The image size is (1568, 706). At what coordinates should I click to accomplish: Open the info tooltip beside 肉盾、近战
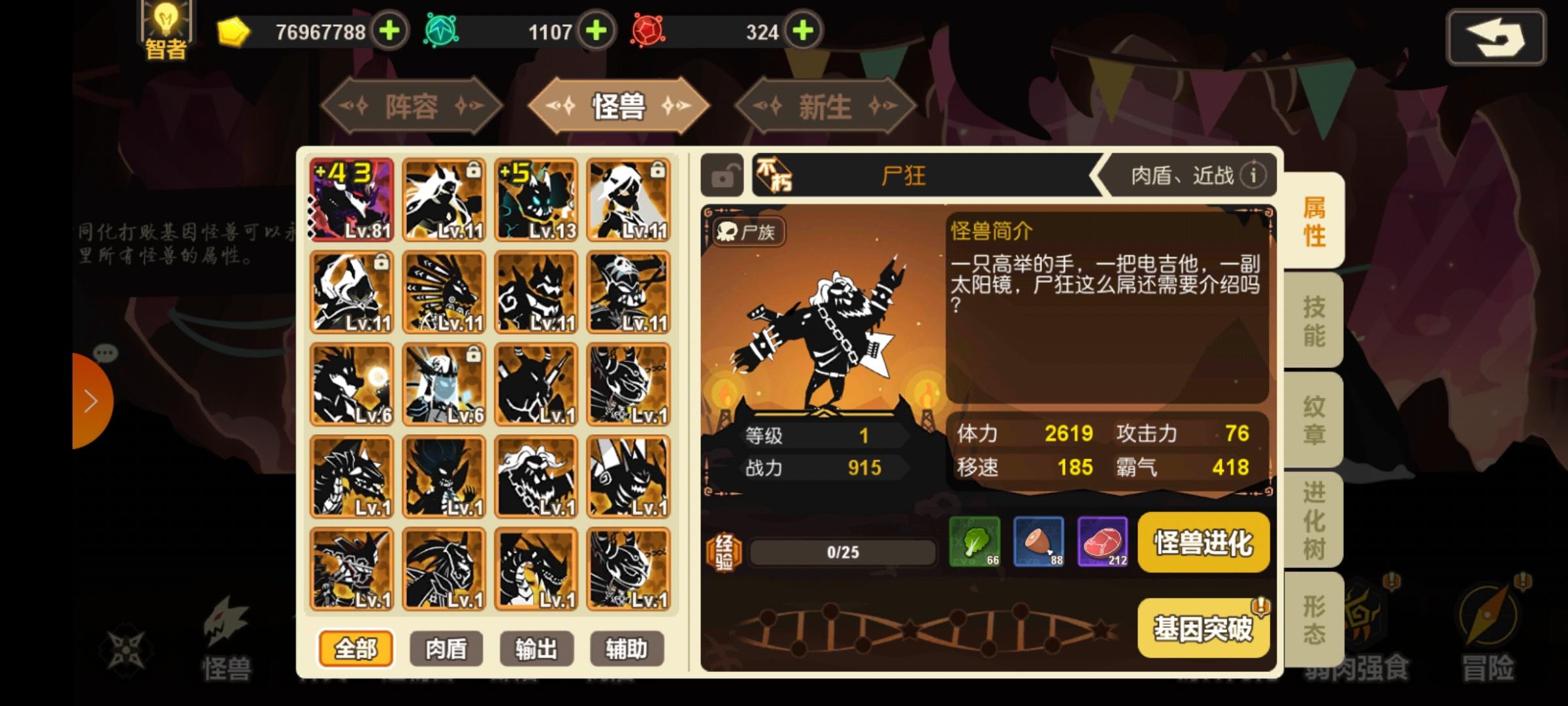(1254, 175)
